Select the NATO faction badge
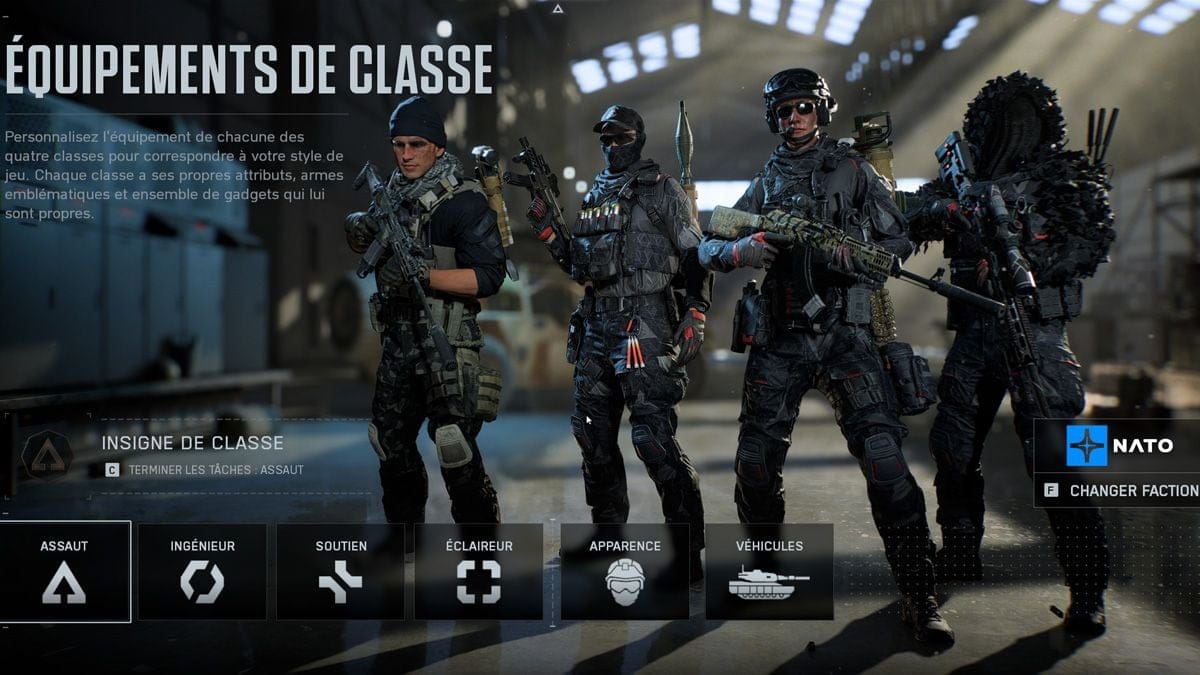Image resolution: width=1200 pixels, height=675 pixels. click(x=1118, y=446)
